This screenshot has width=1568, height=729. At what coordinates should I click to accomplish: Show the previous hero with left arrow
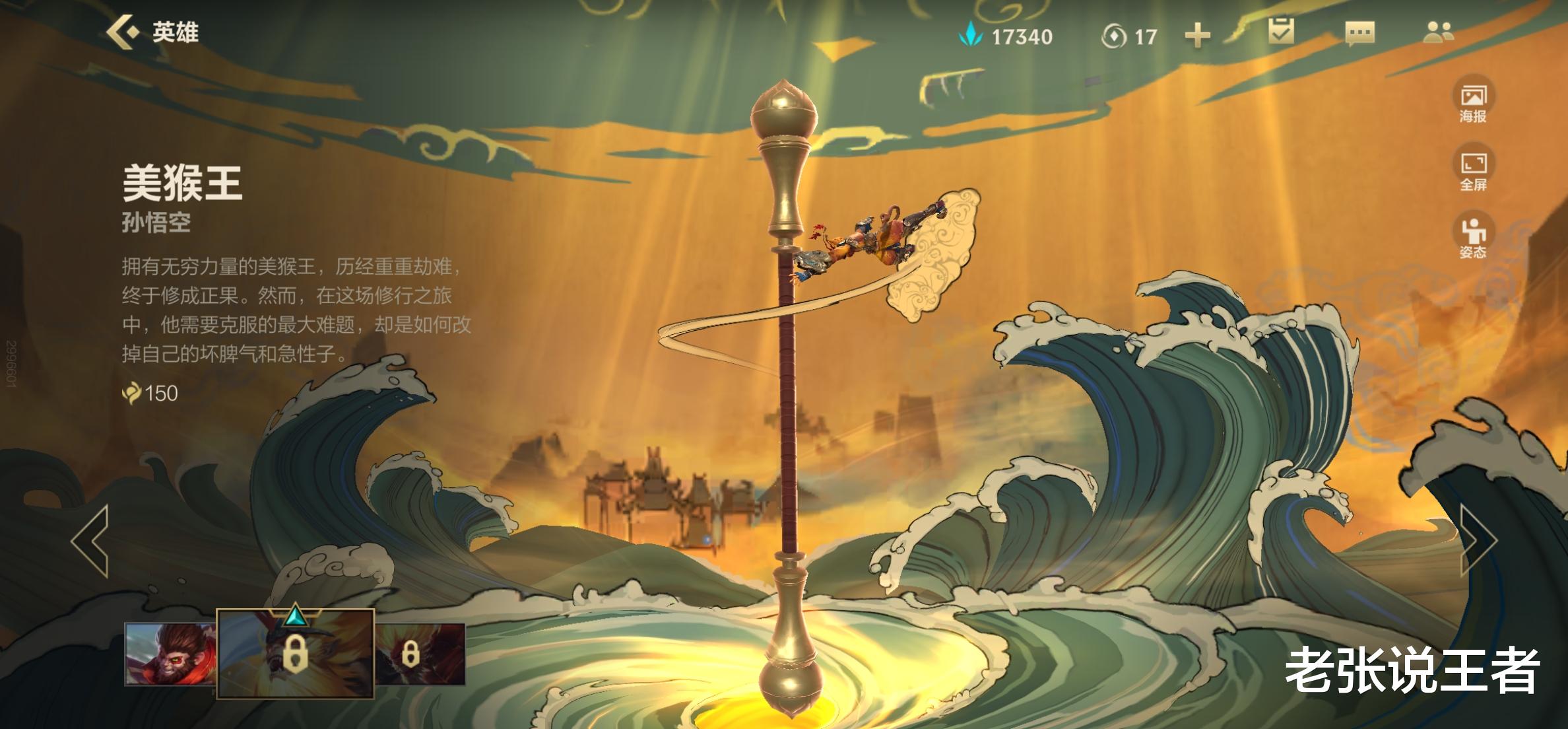coord(90,541)
